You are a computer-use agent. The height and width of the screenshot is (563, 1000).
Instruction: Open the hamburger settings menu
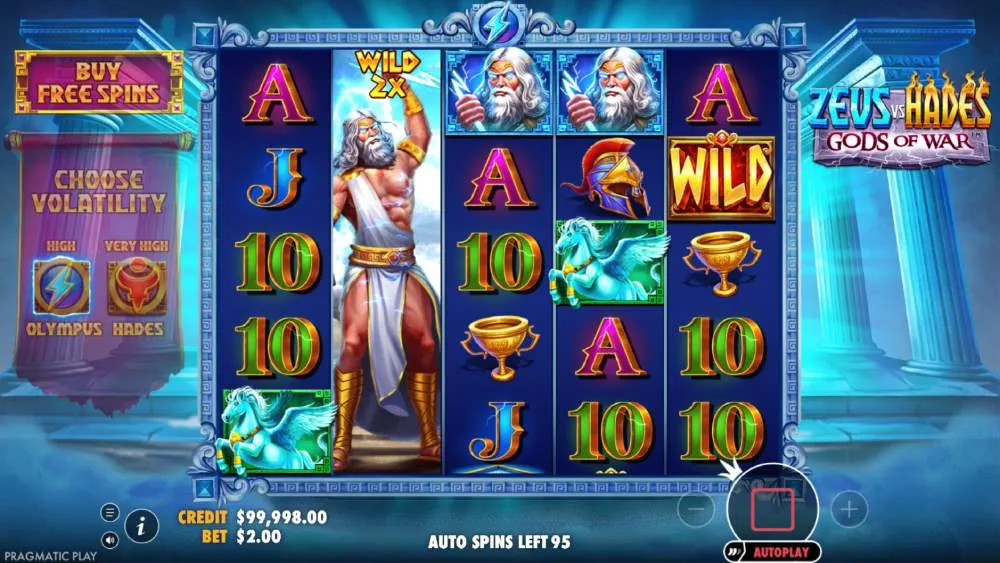(x=110, y=512)
